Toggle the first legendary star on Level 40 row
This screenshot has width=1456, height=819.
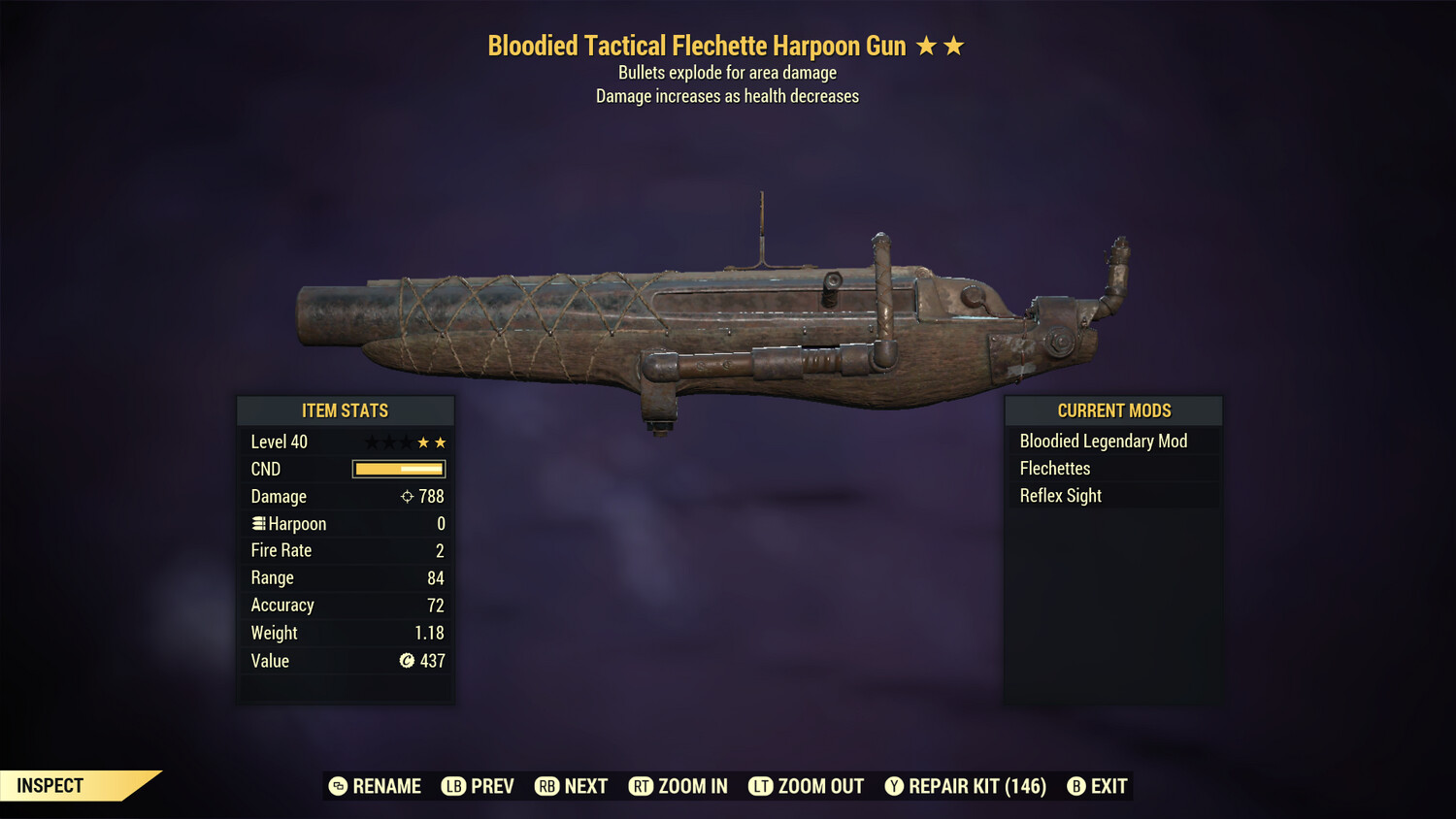[370, 441]
